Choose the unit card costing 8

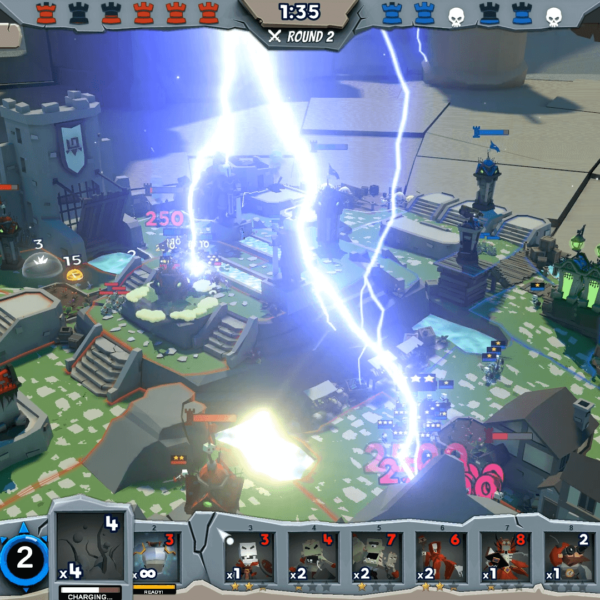[x=504, y=557]
